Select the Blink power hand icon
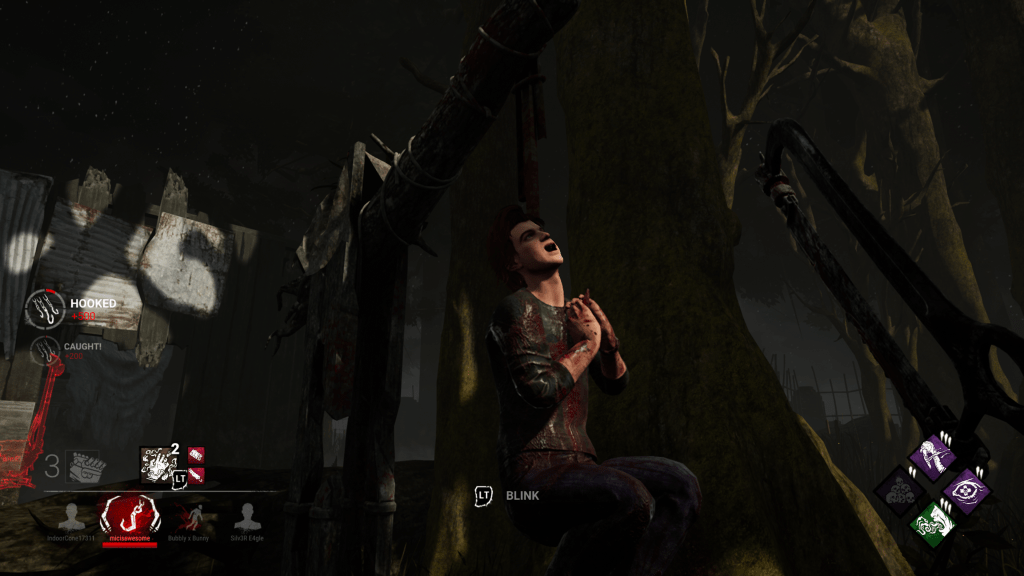1024x576 pixels. point(155,463)
